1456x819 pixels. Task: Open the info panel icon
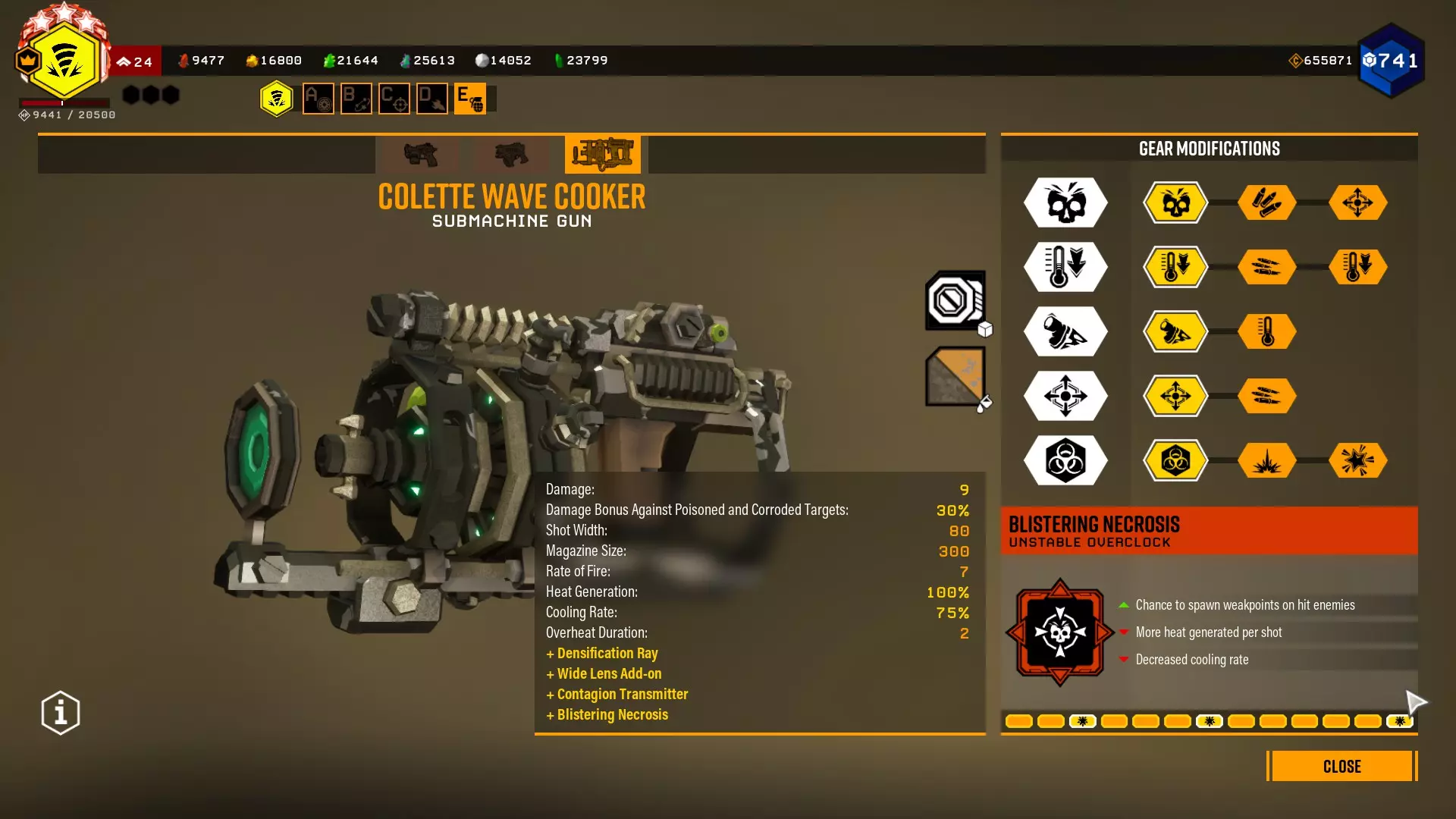coord(61,713)
